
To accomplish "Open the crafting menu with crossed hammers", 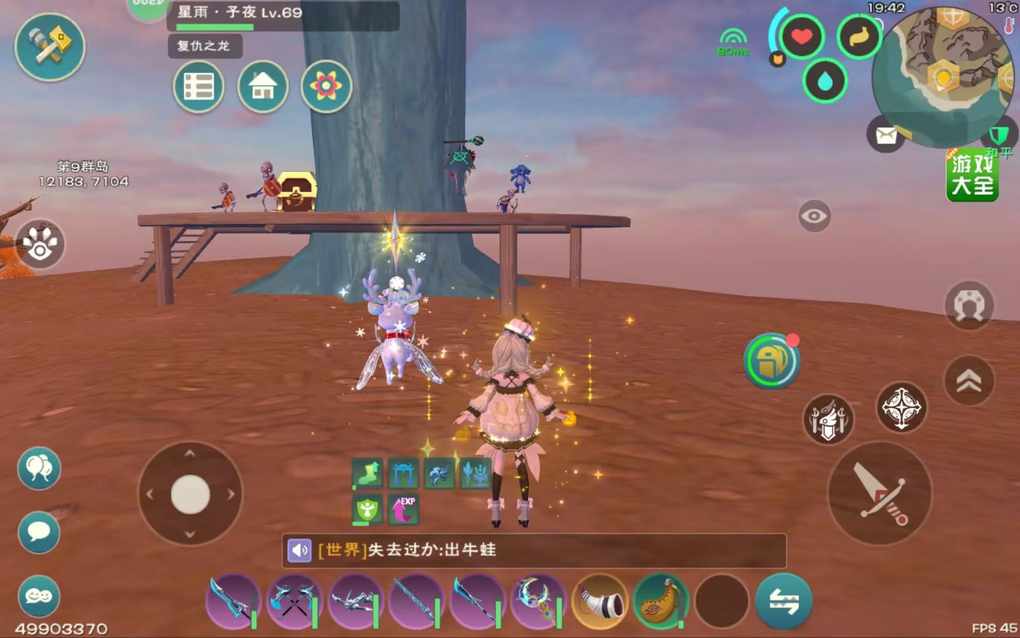I will pos(50,47).
